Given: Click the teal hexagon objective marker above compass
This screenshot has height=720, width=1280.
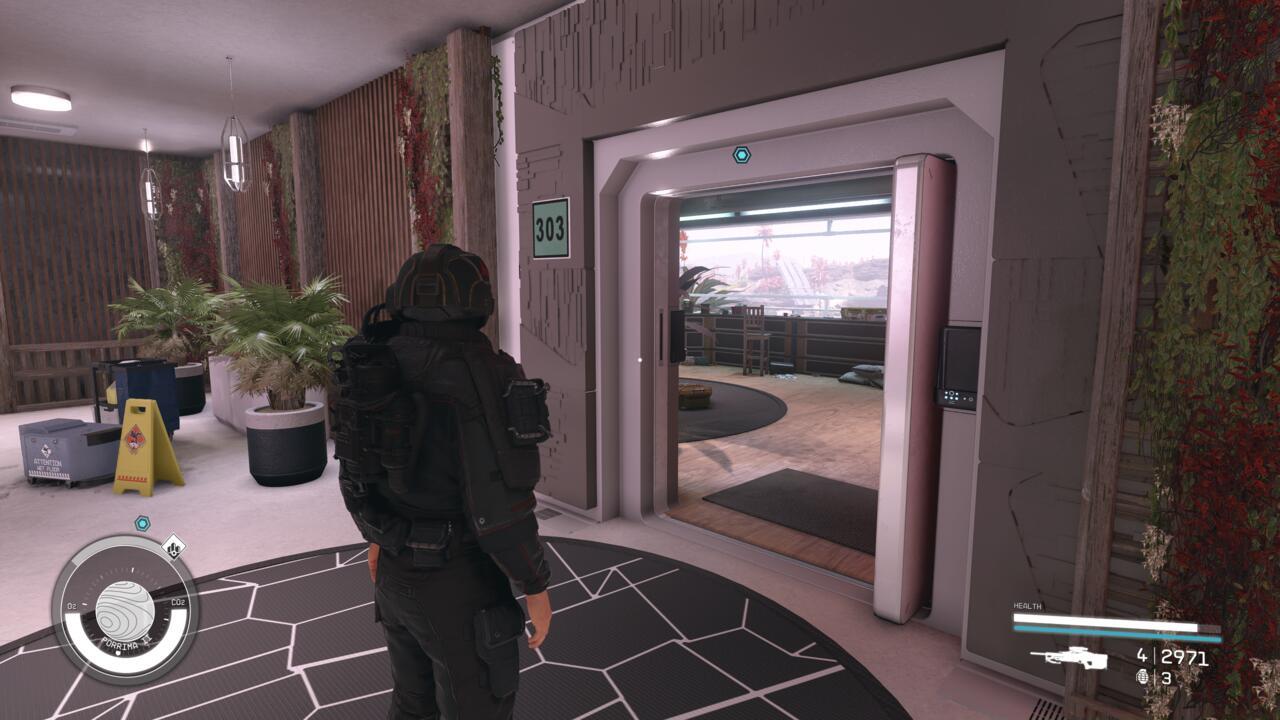Looking at the screenshot, I should pyautogui.click(x=142, y=523).
